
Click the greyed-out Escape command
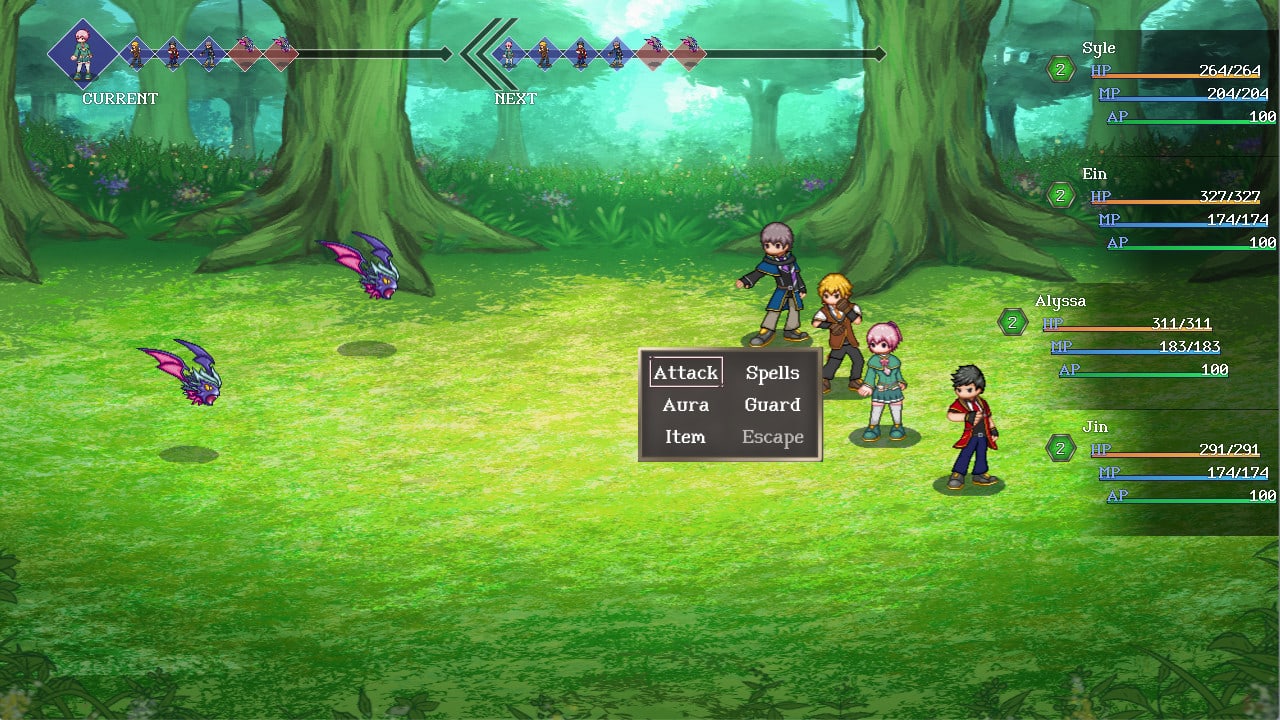tap(772, 437)
